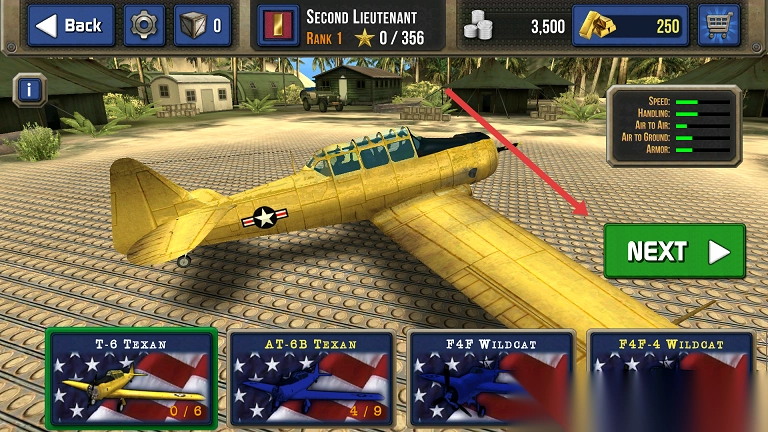Open the gear settings menu
The height and width of the screenshot is (432, 768).
point(145,25)
